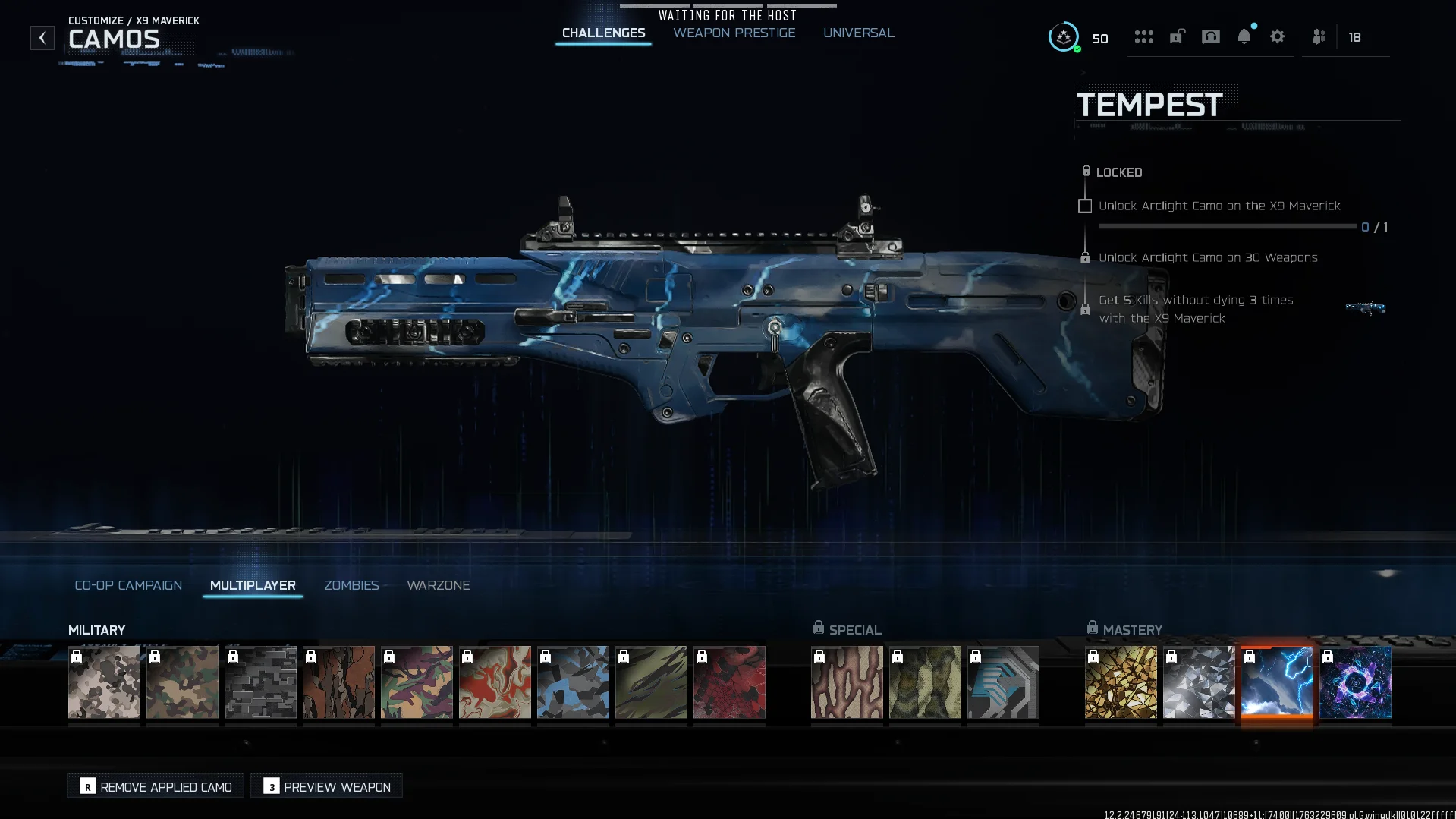Remove the applied camo

tap(156, 786)
